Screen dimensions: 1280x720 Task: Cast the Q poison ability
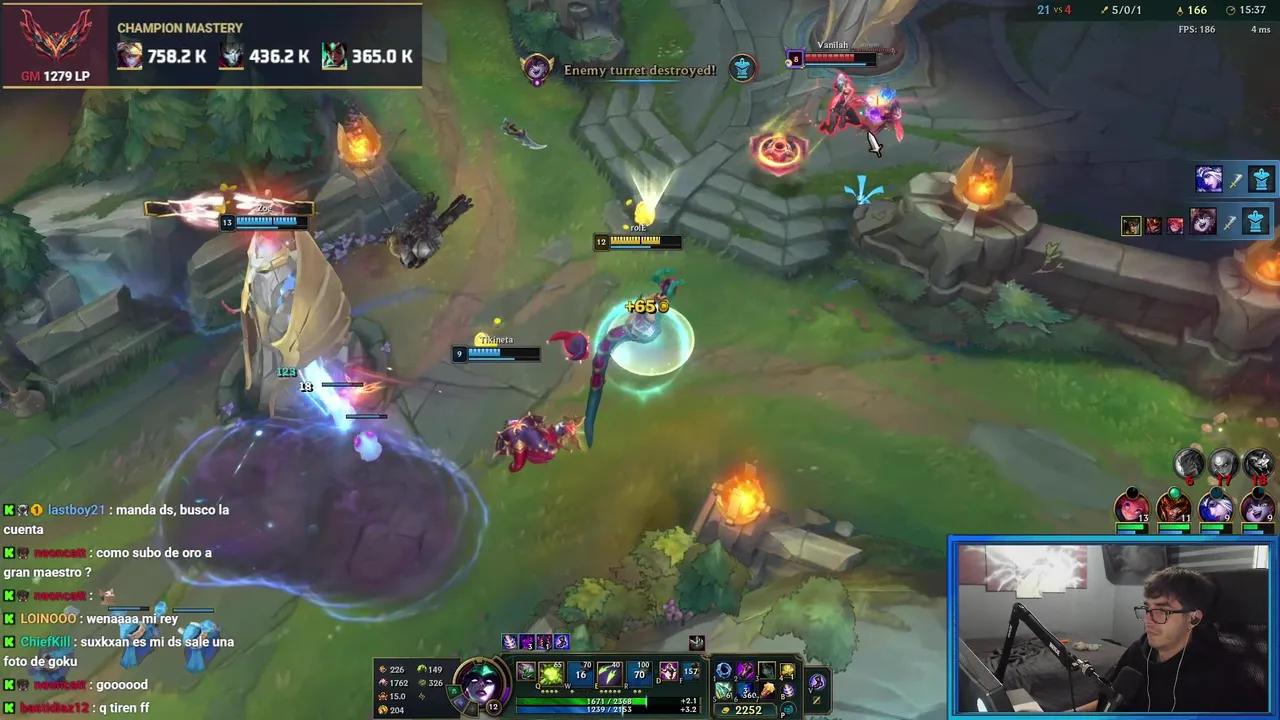[551, 672]
